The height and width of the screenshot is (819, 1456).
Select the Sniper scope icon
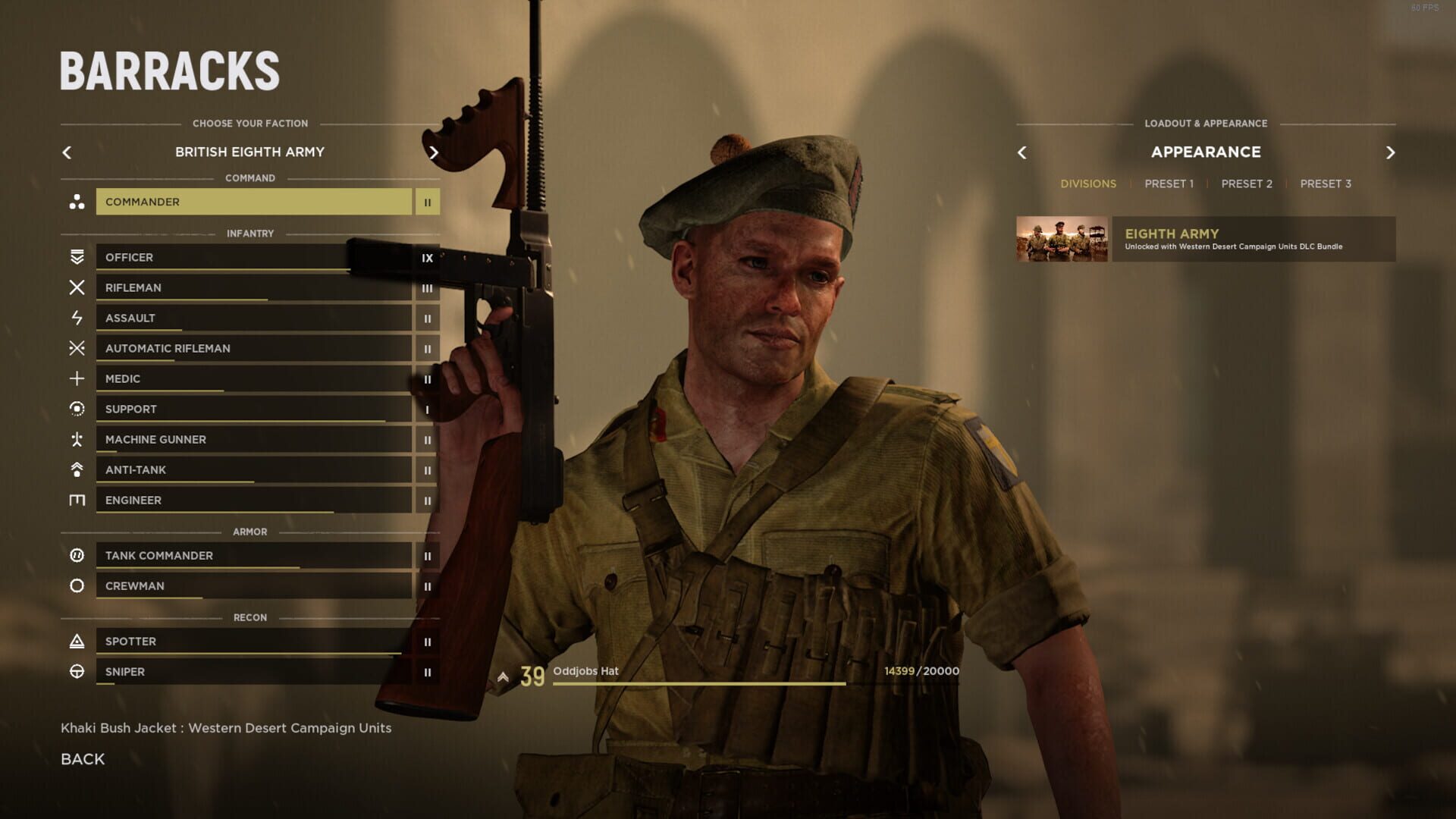tap(76, 671)
